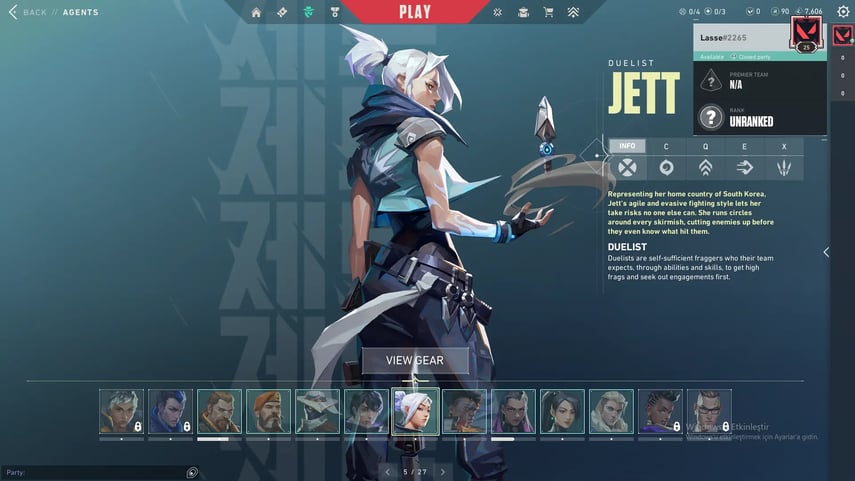Select the Brimstone agent portrait
This screenshot has height=481, width=855.
pos(268,411)
